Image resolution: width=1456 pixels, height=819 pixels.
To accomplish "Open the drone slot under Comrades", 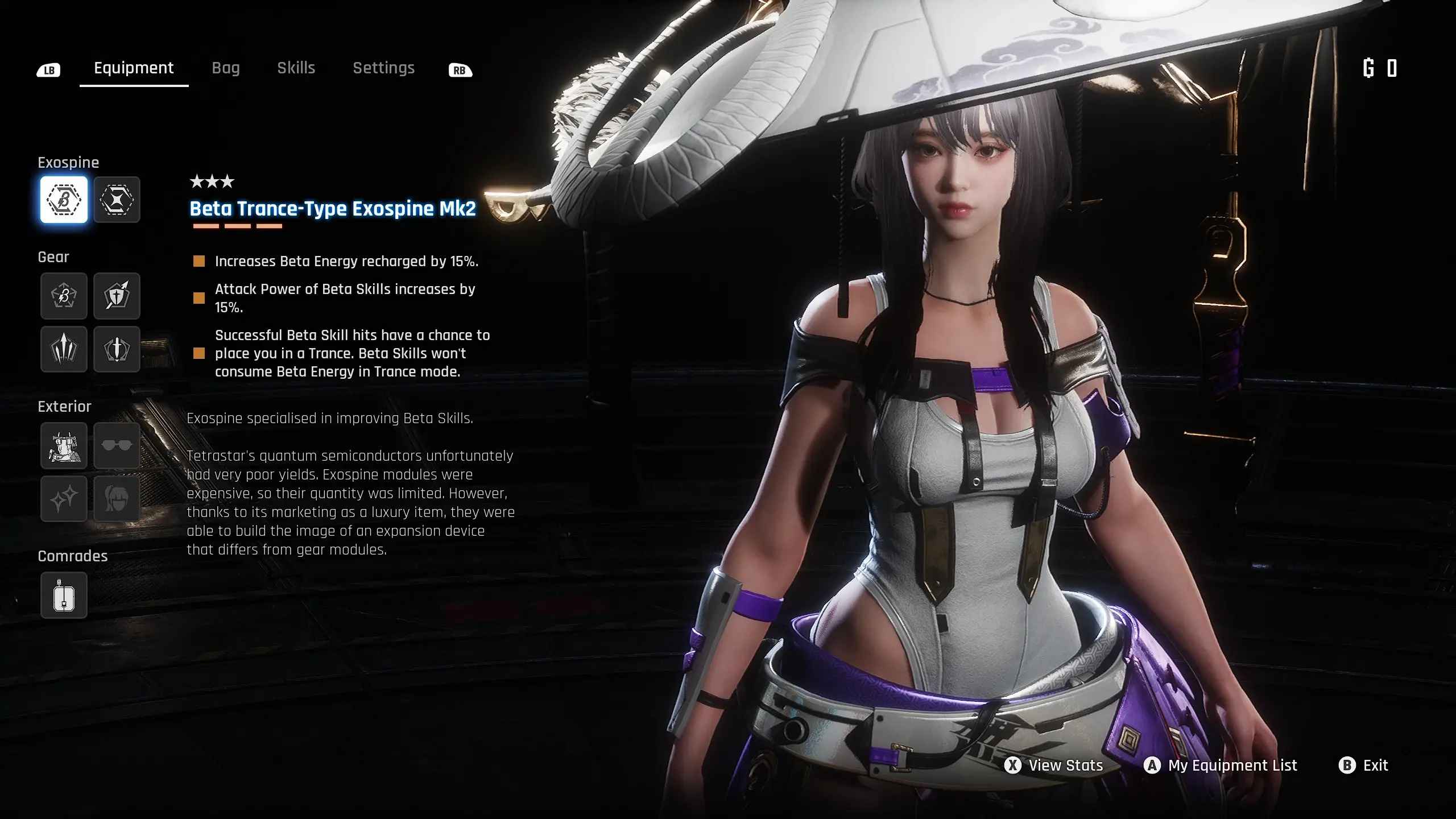I will 63,595.
